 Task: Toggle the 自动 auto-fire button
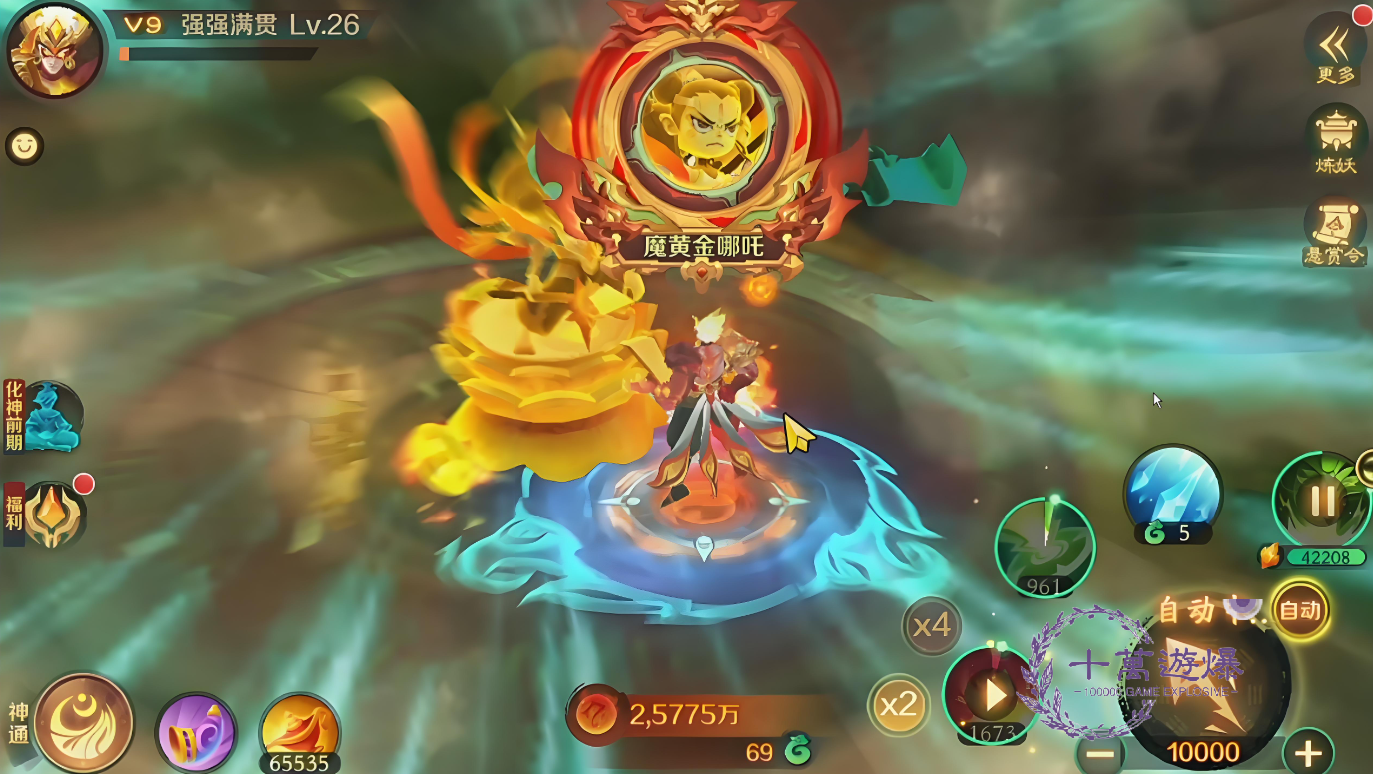click(x=1300, y=610)
